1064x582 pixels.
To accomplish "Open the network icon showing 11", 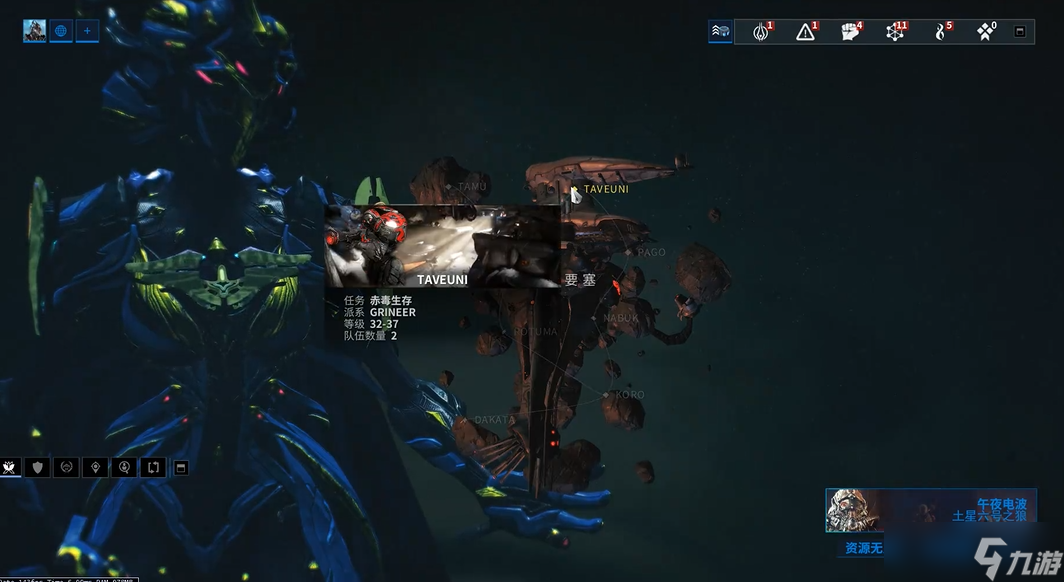I will pyautogui.click(x=895, y=32).
